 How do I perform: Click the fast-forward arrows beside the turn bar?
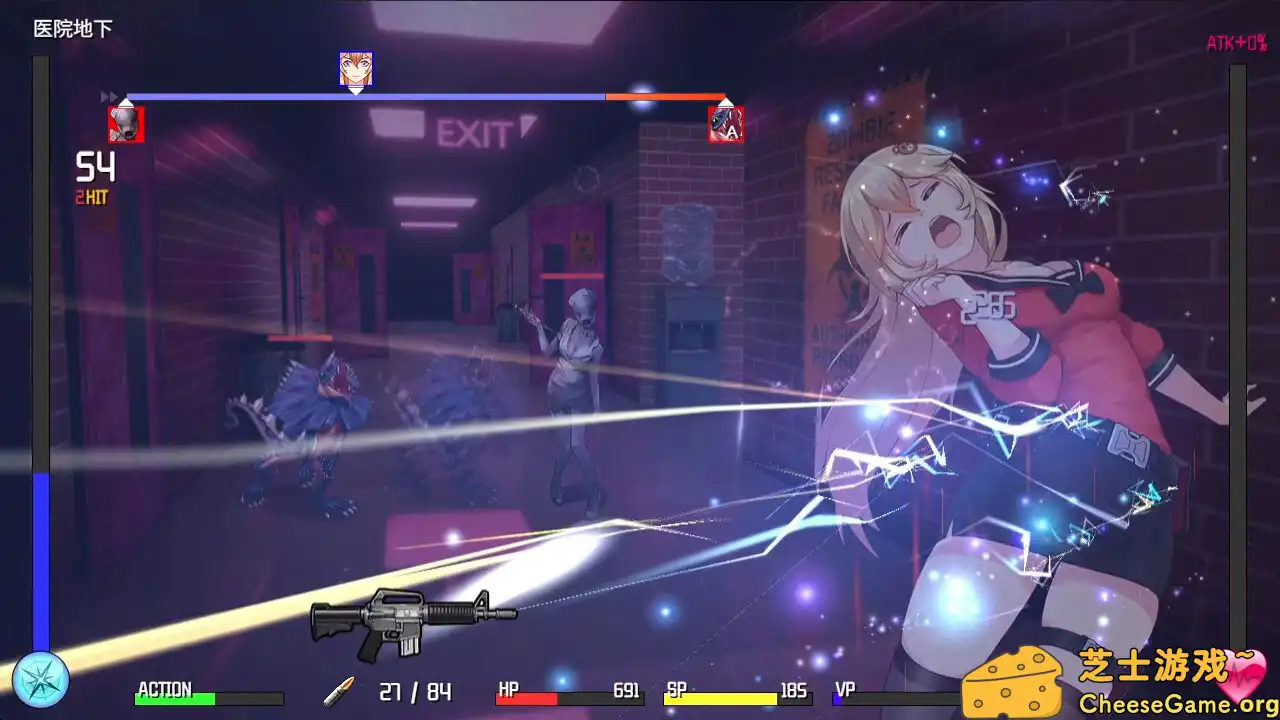point(107,94)
